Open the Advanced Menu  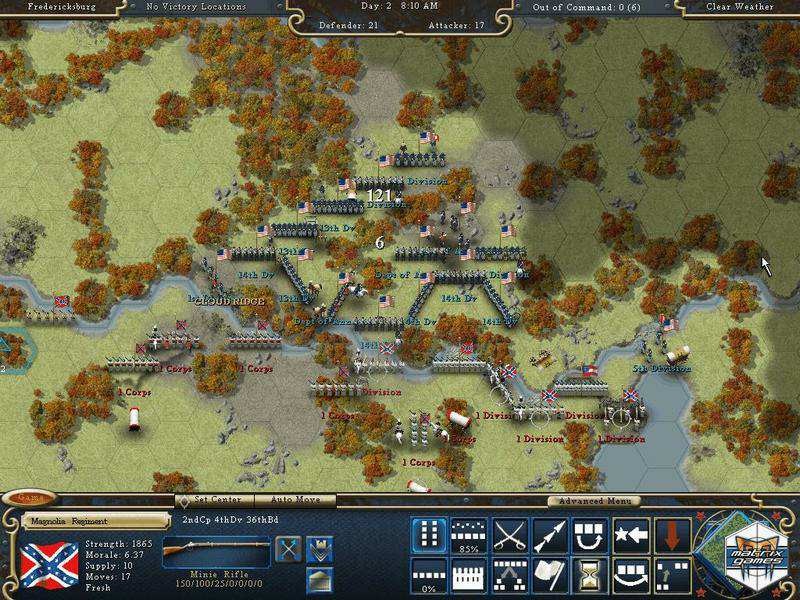click(594, 501)
